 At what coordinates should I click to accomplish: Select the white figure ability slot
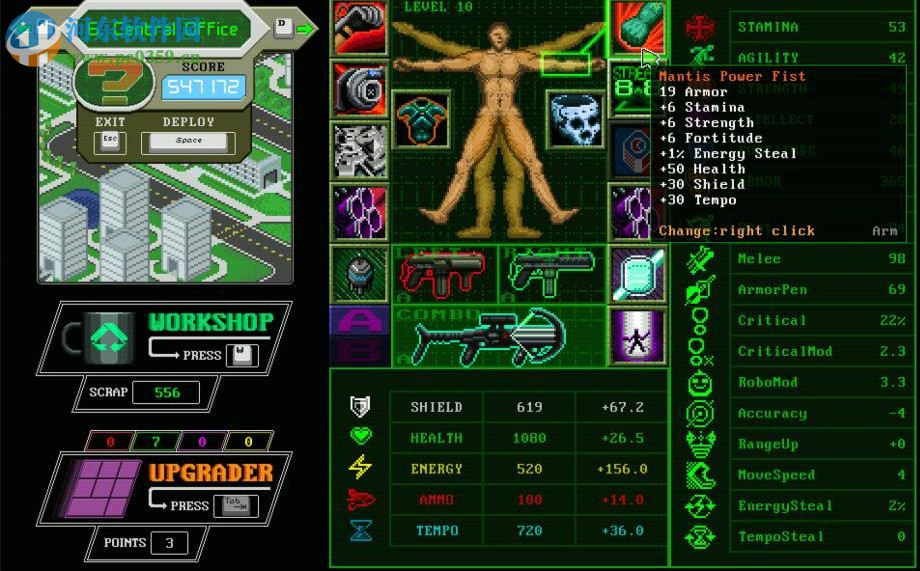pyautogui.click(x=636, y=337)
